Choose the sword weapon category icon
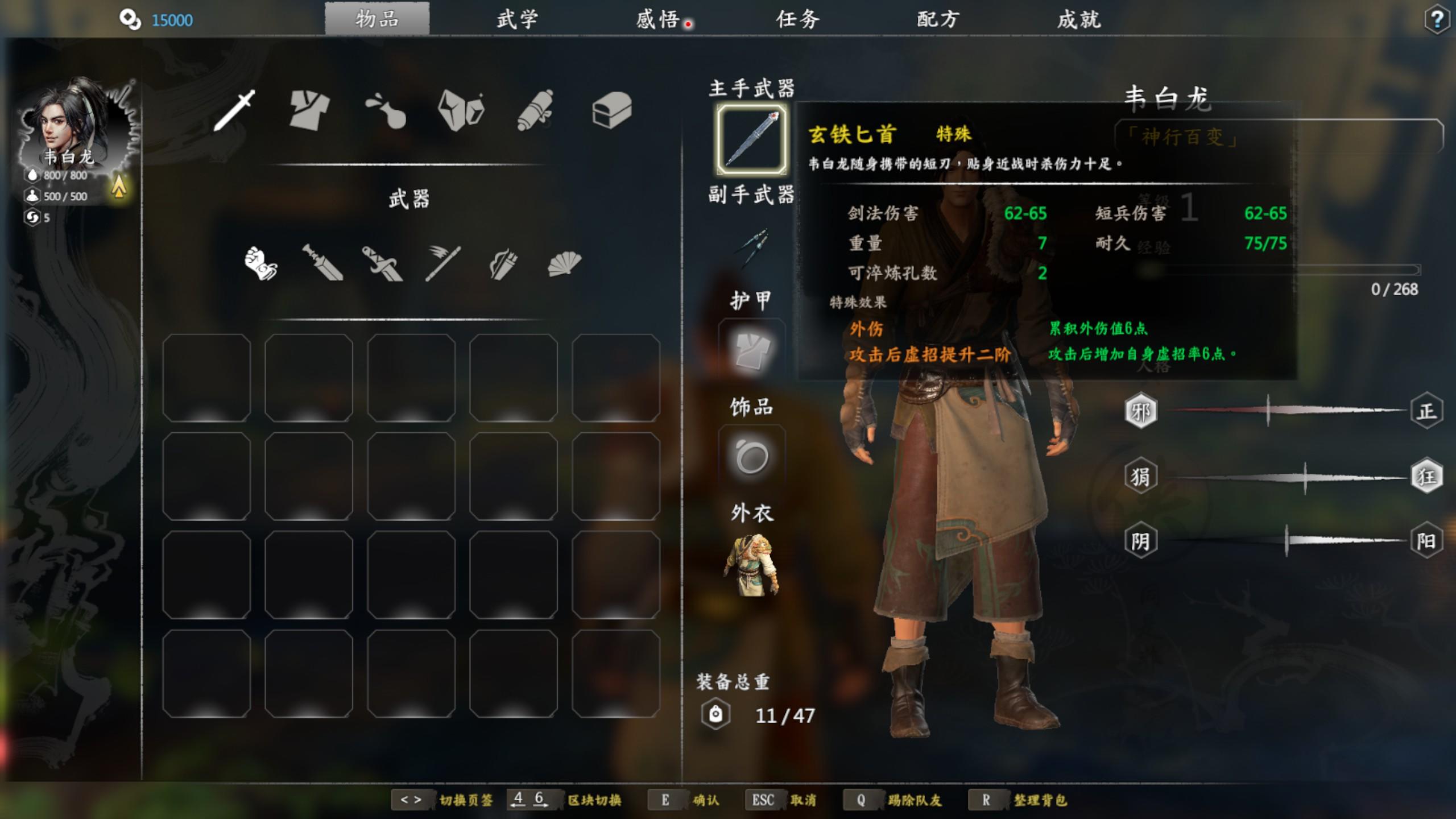This screenshot has width=1456, height=819. pyautogui.click(x=234, y=110)
